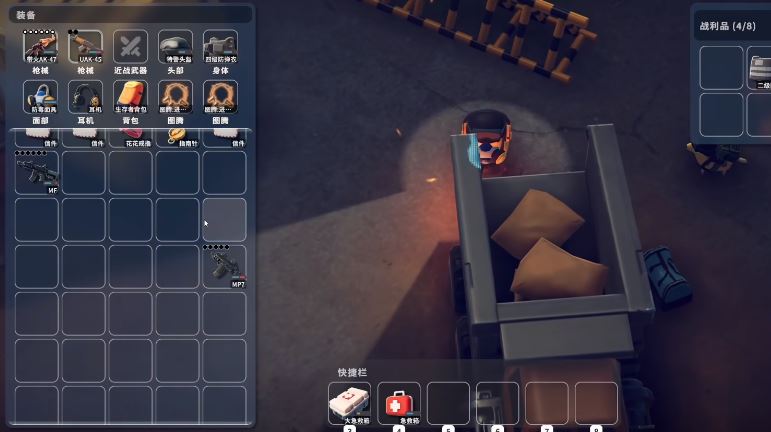
Task: Select the AK-47 in the first gun slot
Action: pos(40,46)
